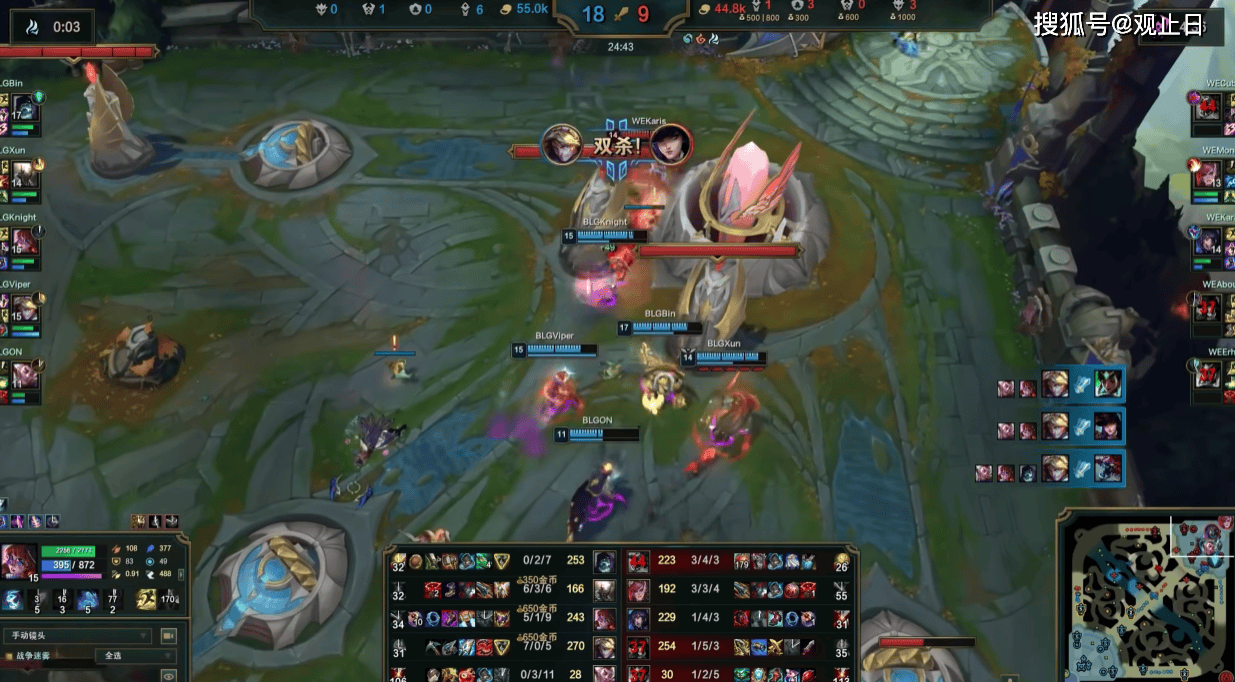Click the golden running-figure summoner spell icon
1235x682 pixels.
147,599
